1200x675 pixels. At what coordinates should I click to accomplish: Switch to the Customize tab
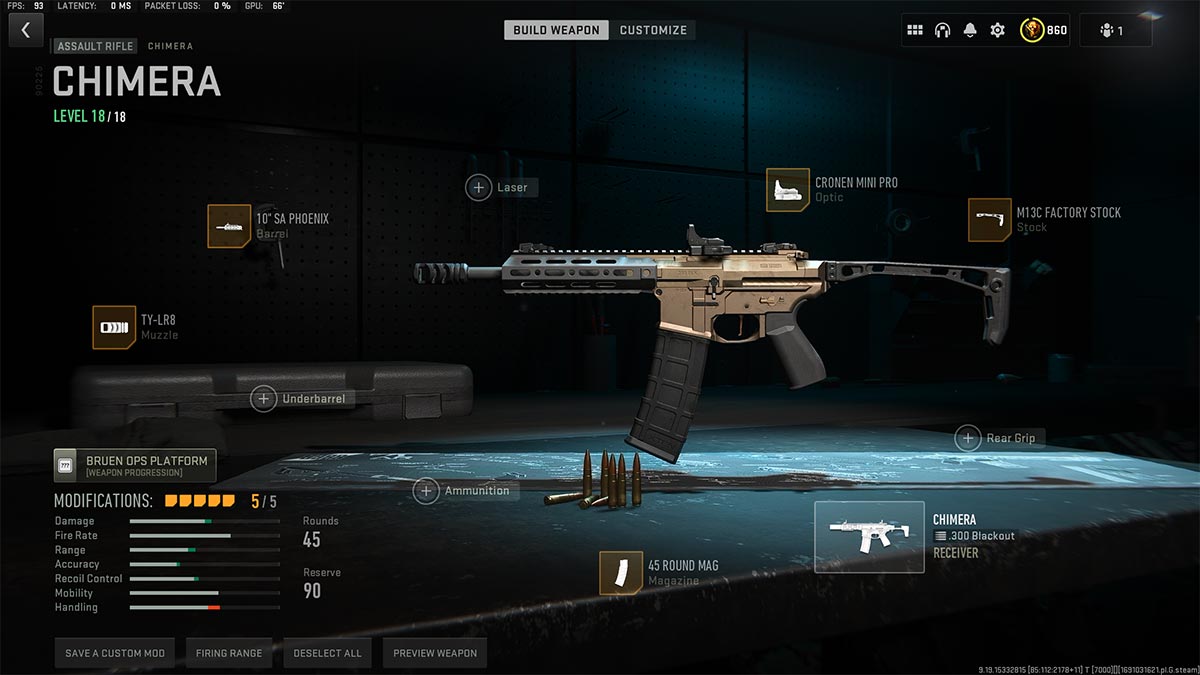[x=653, y=30]
